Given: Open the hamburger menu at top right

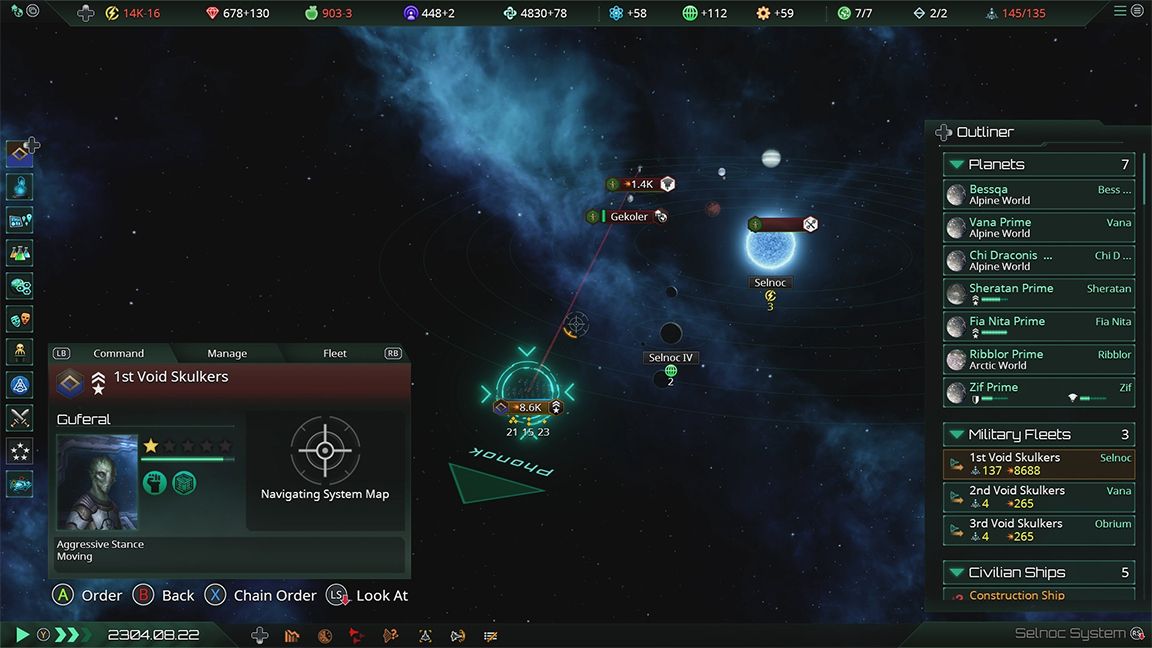Looking at the screenshot, I should pos(1120,11).
